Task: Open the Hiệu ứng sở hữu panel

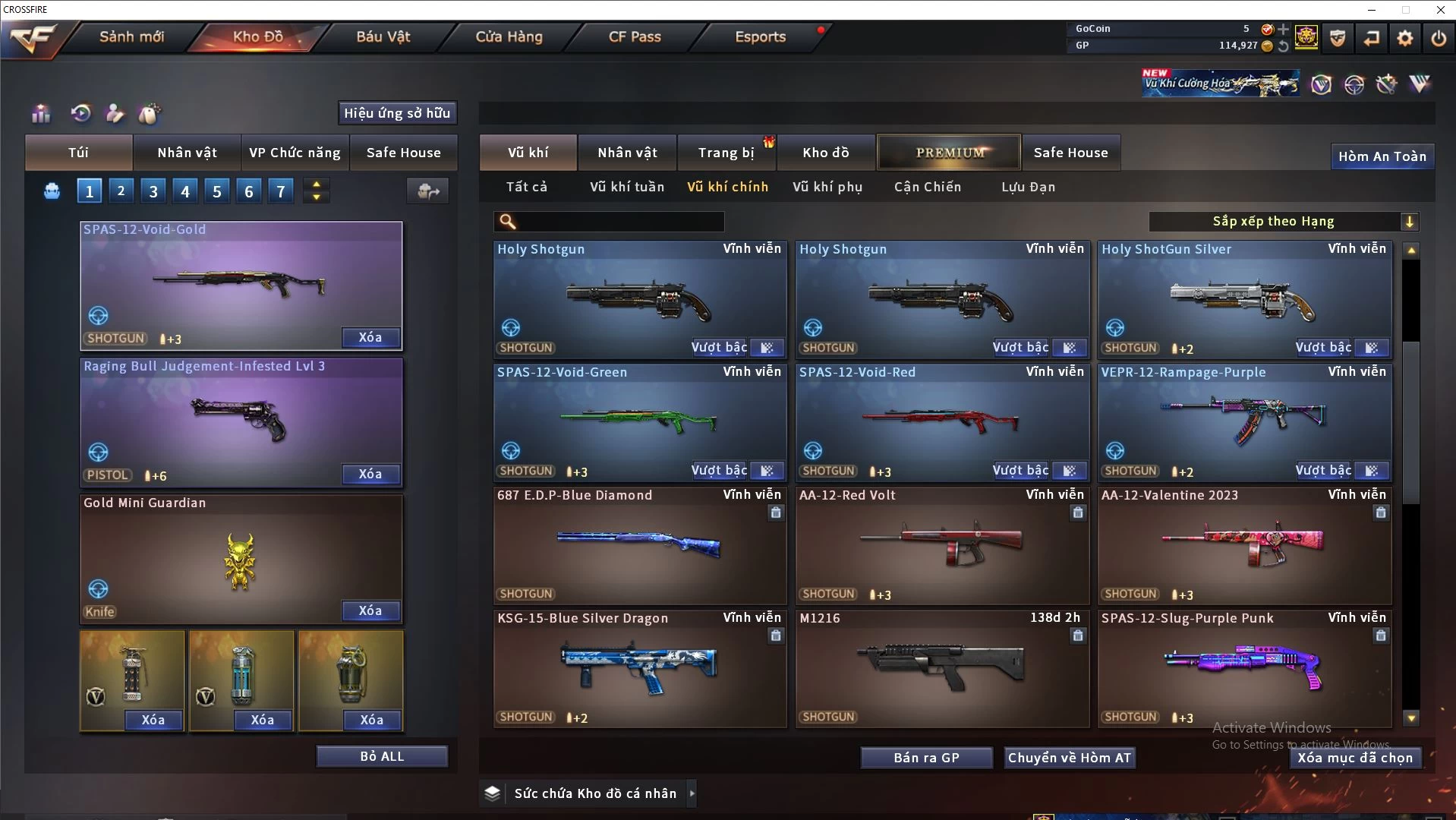Action: 397,113
